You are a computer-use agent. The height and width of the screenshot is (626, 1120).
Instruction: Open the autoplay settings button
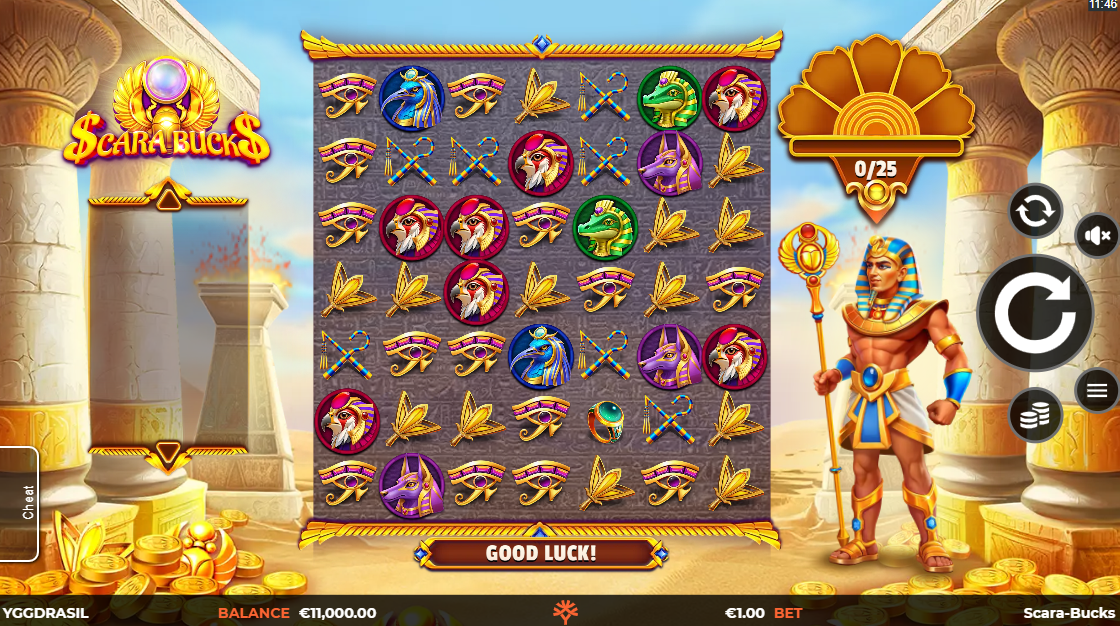click(x=1034, y=211)
